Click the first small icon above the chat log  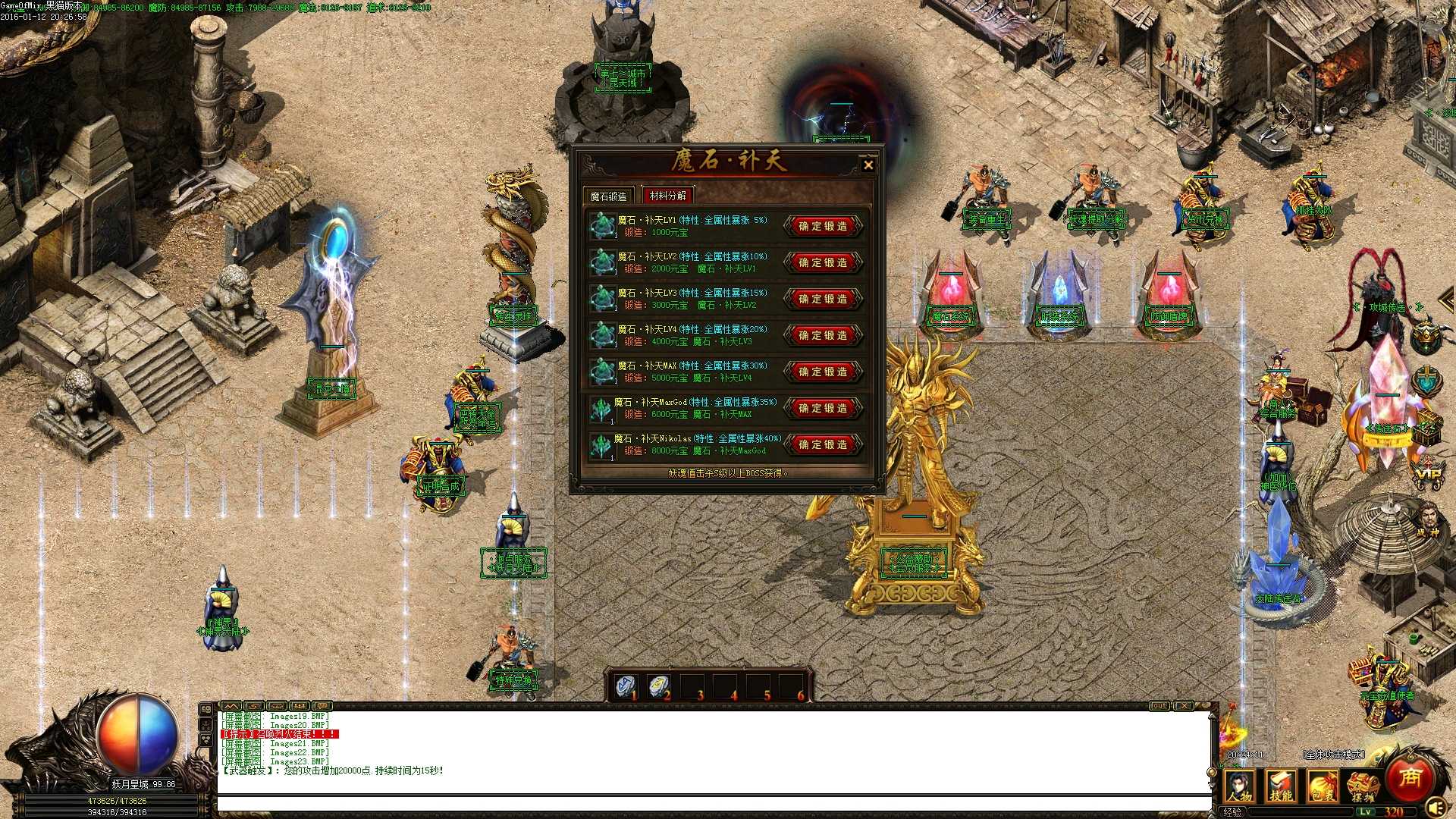231,705
